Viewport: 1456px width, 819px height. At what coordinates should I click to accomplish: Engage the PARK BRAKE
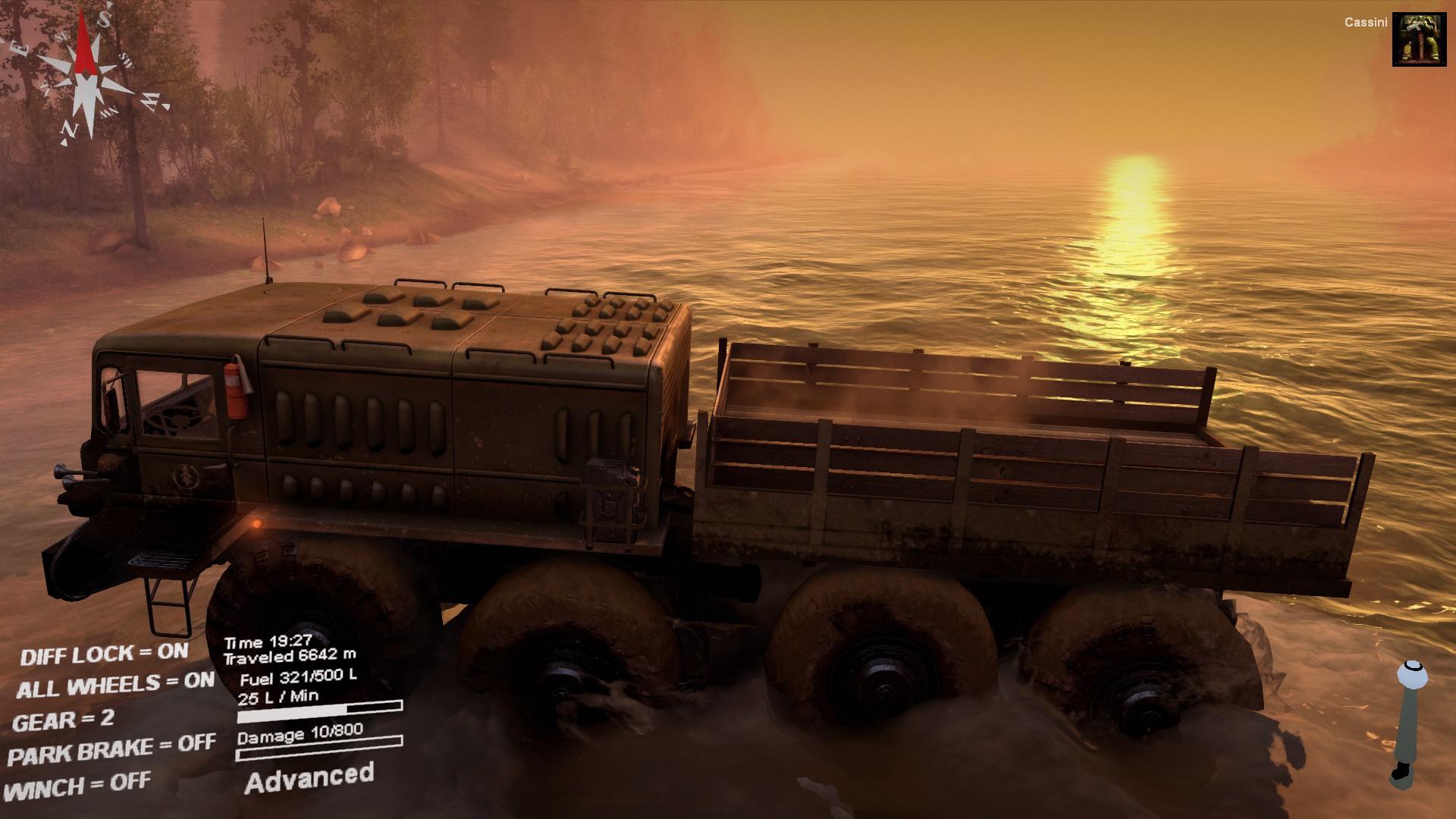tap(111, 749)
